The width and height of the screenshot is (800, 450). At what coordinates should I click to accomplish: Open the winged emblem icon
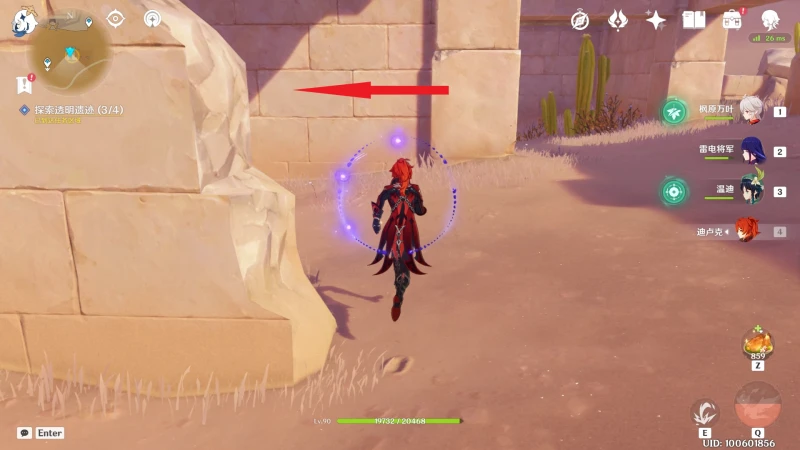[618, 19]
